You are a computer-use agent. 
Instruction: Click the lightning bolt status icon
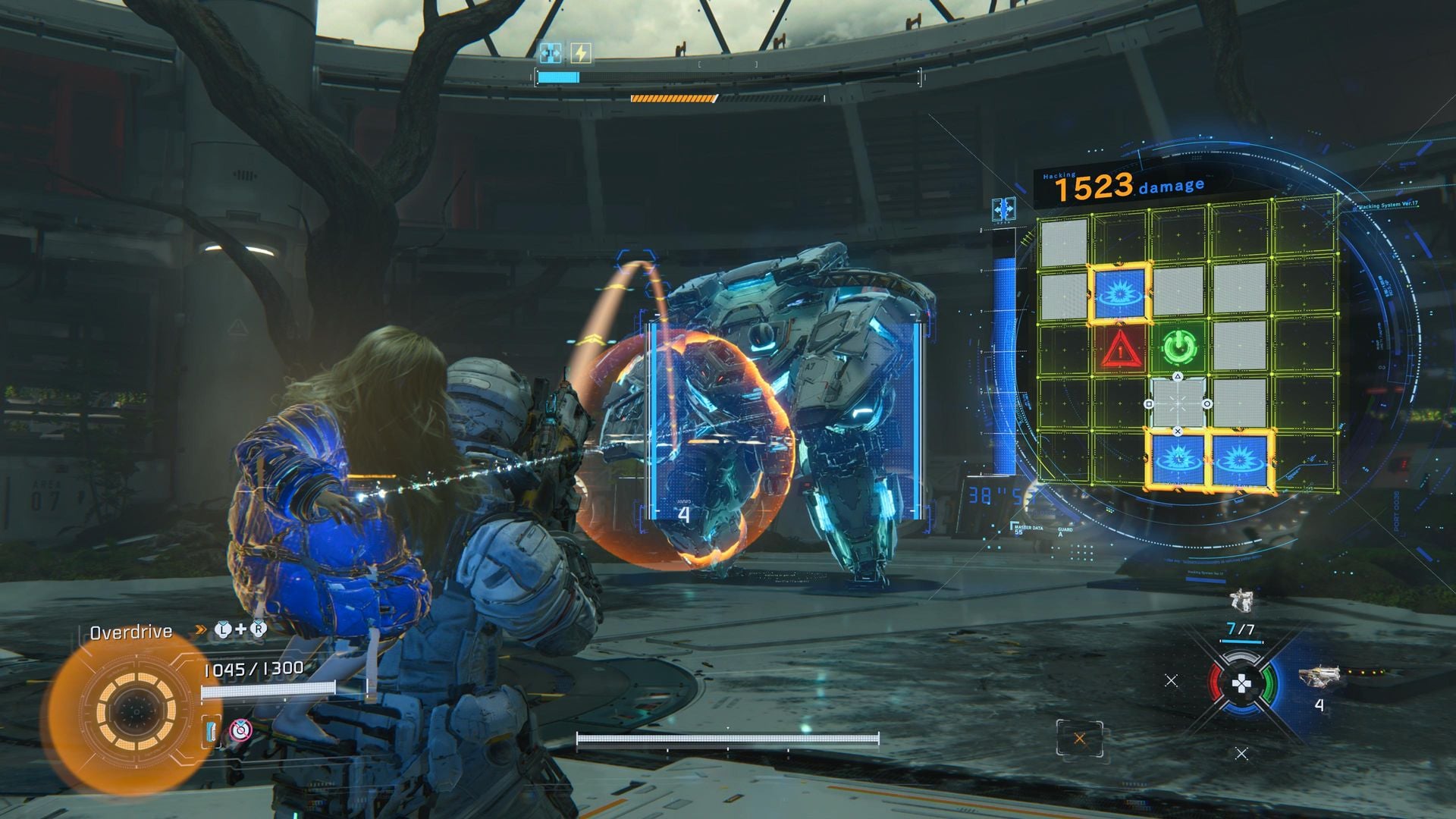(580, 53)
